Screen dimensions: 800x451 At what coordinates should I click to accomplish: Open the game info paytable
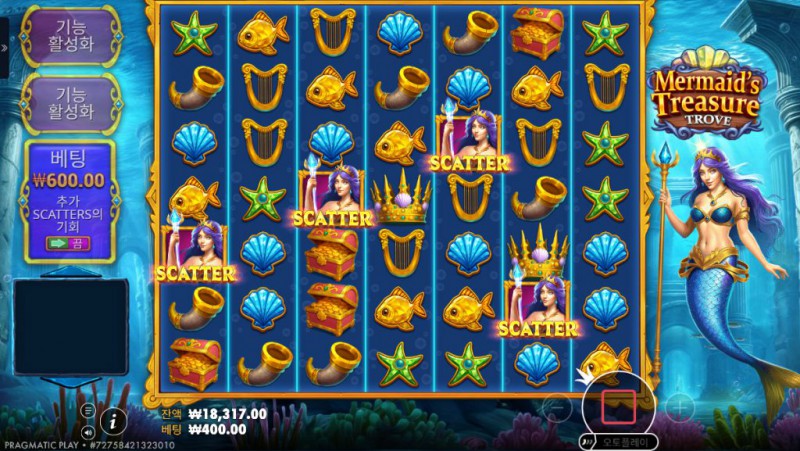pos(116,420)
